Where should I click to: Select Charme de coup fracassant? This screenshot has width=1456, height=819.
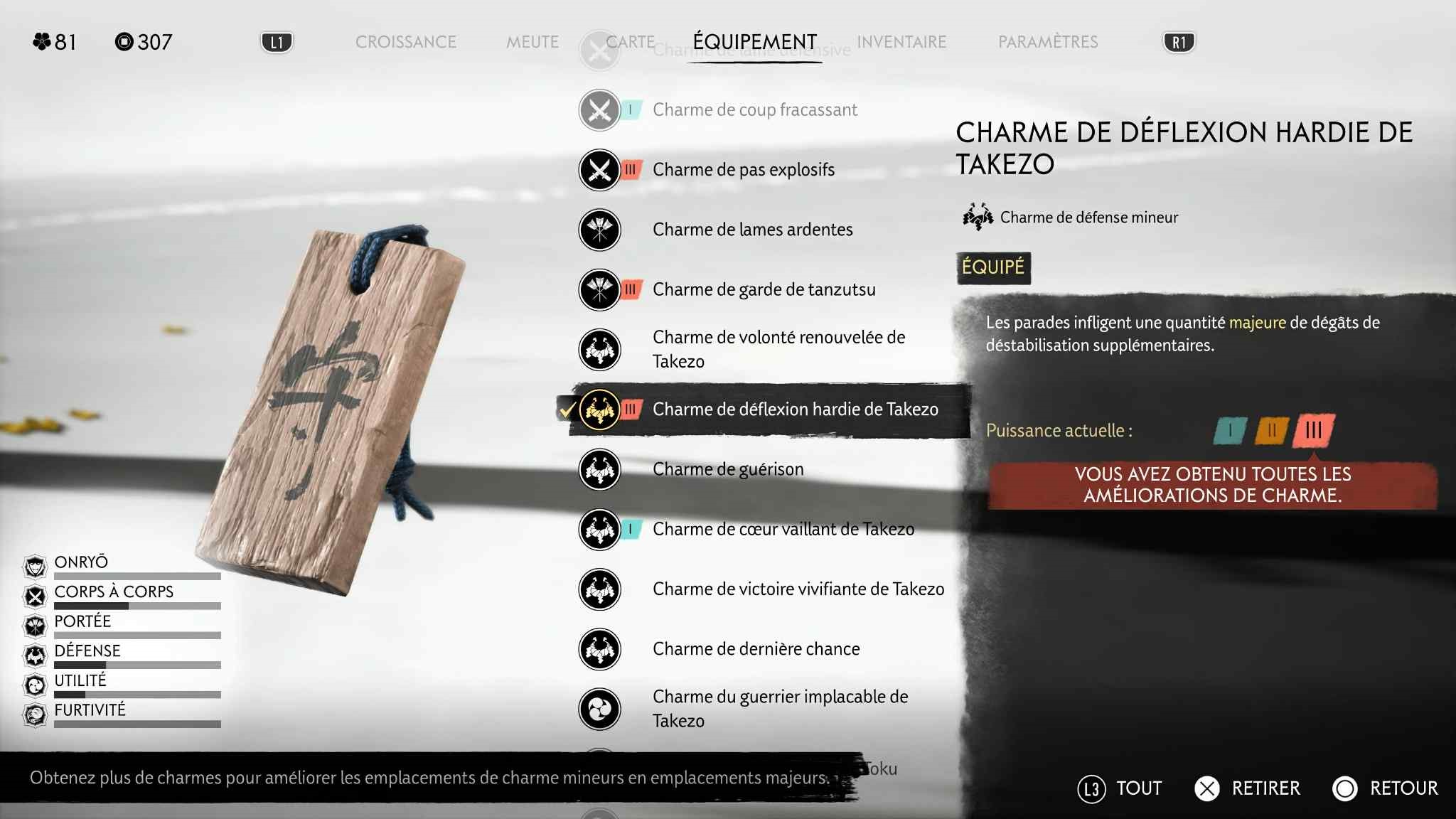click(x=754, y=110)
